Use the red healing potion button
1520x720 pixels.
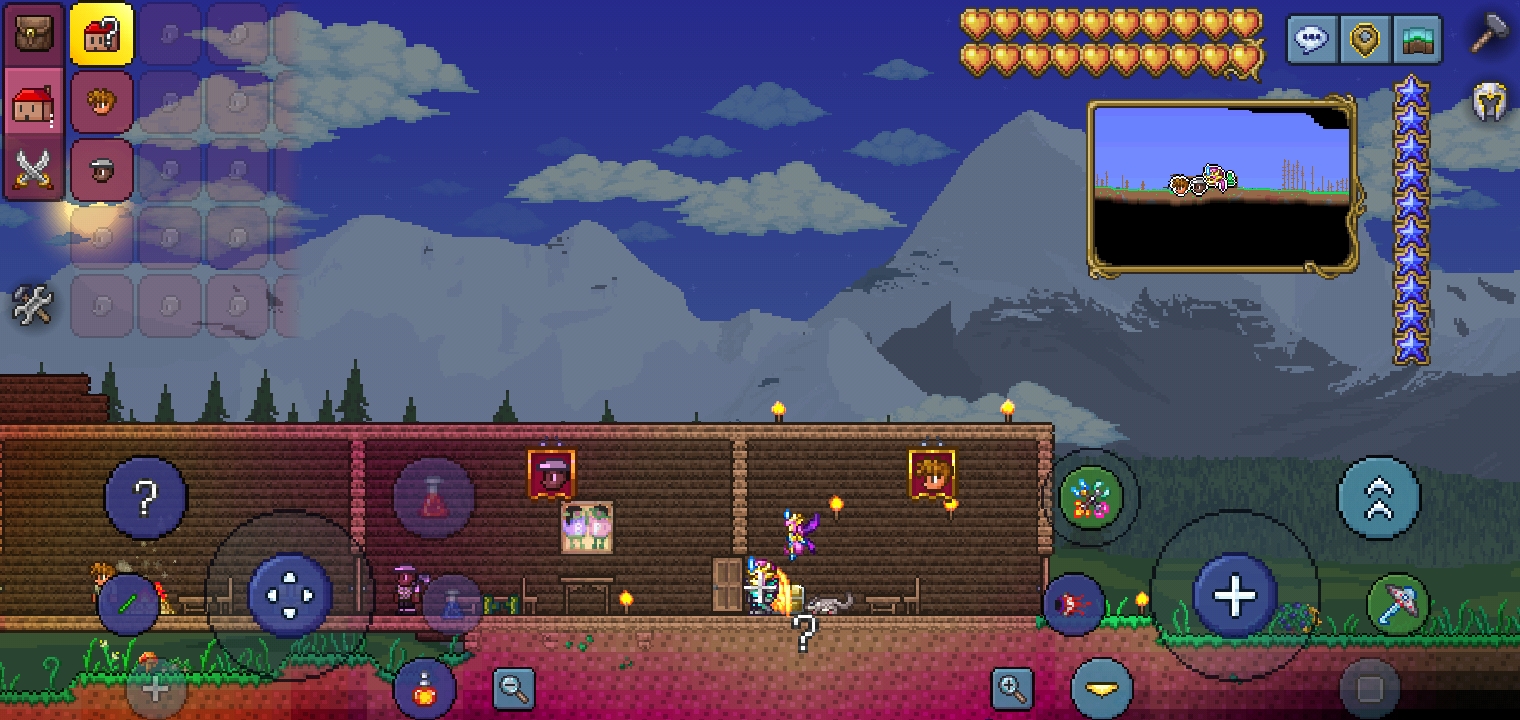(433, 498)
